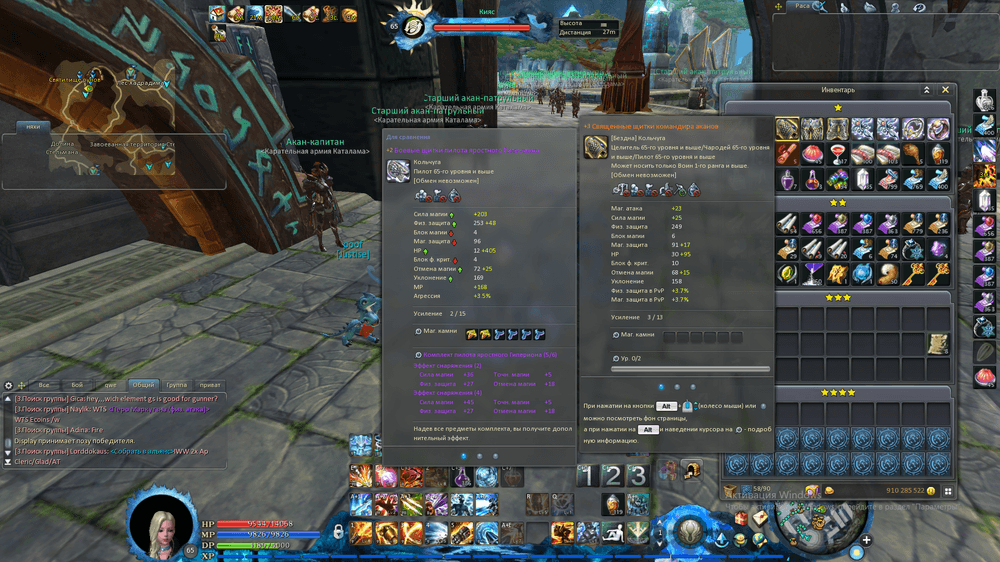Click the НЯКИ group panel header

(x=34, y=127)
